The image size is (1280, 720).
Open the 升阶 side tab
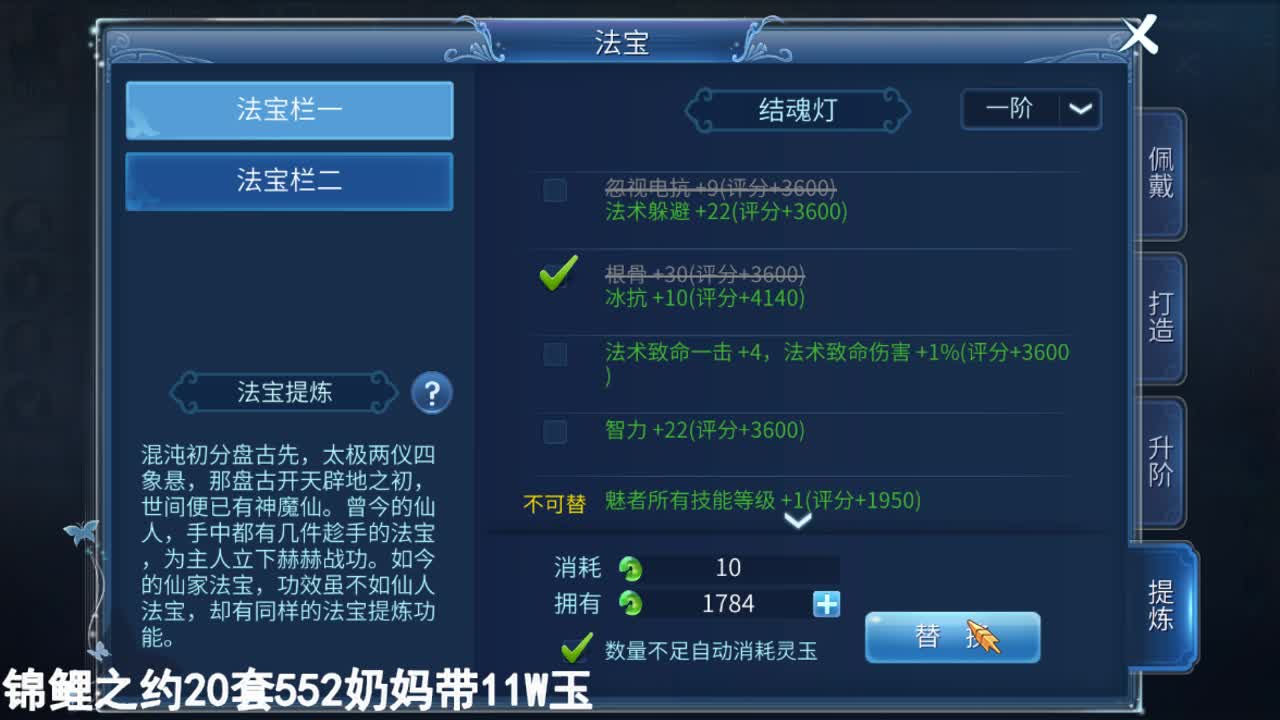(1158, 457)
